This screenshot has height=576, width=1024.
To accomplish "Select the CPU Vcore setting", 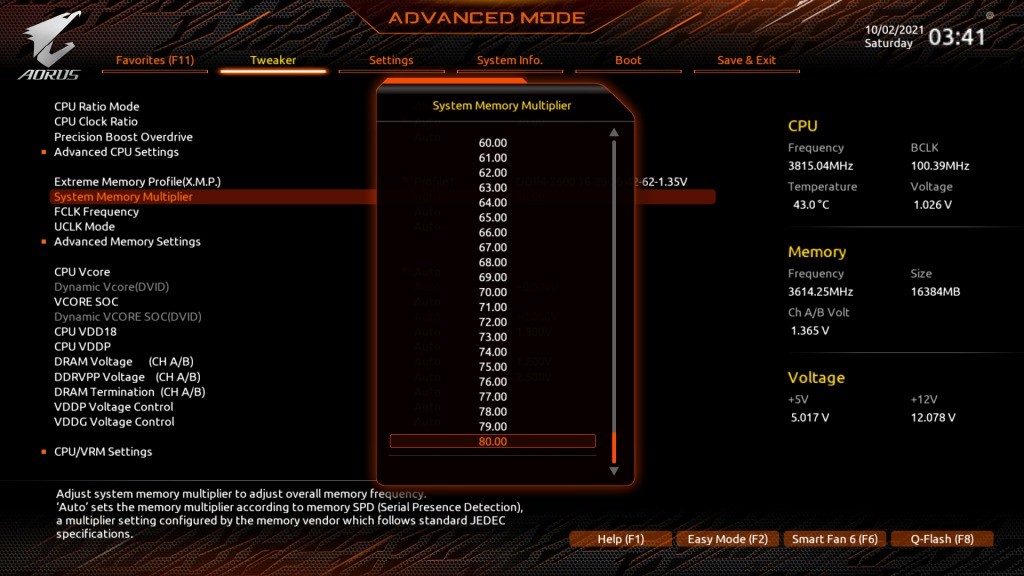I will pos(82,272).
